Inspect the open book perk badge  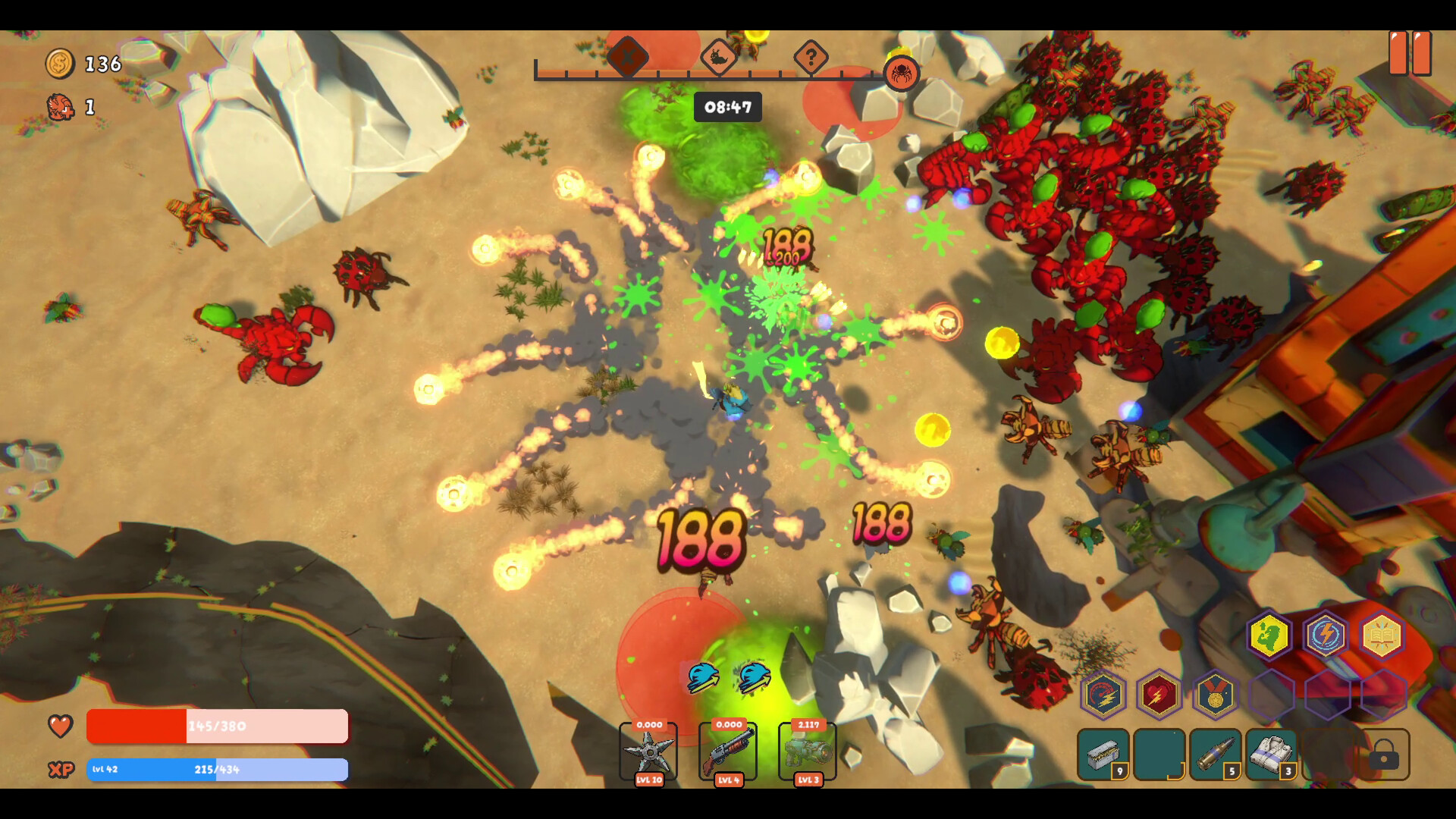pos(1382,635)
